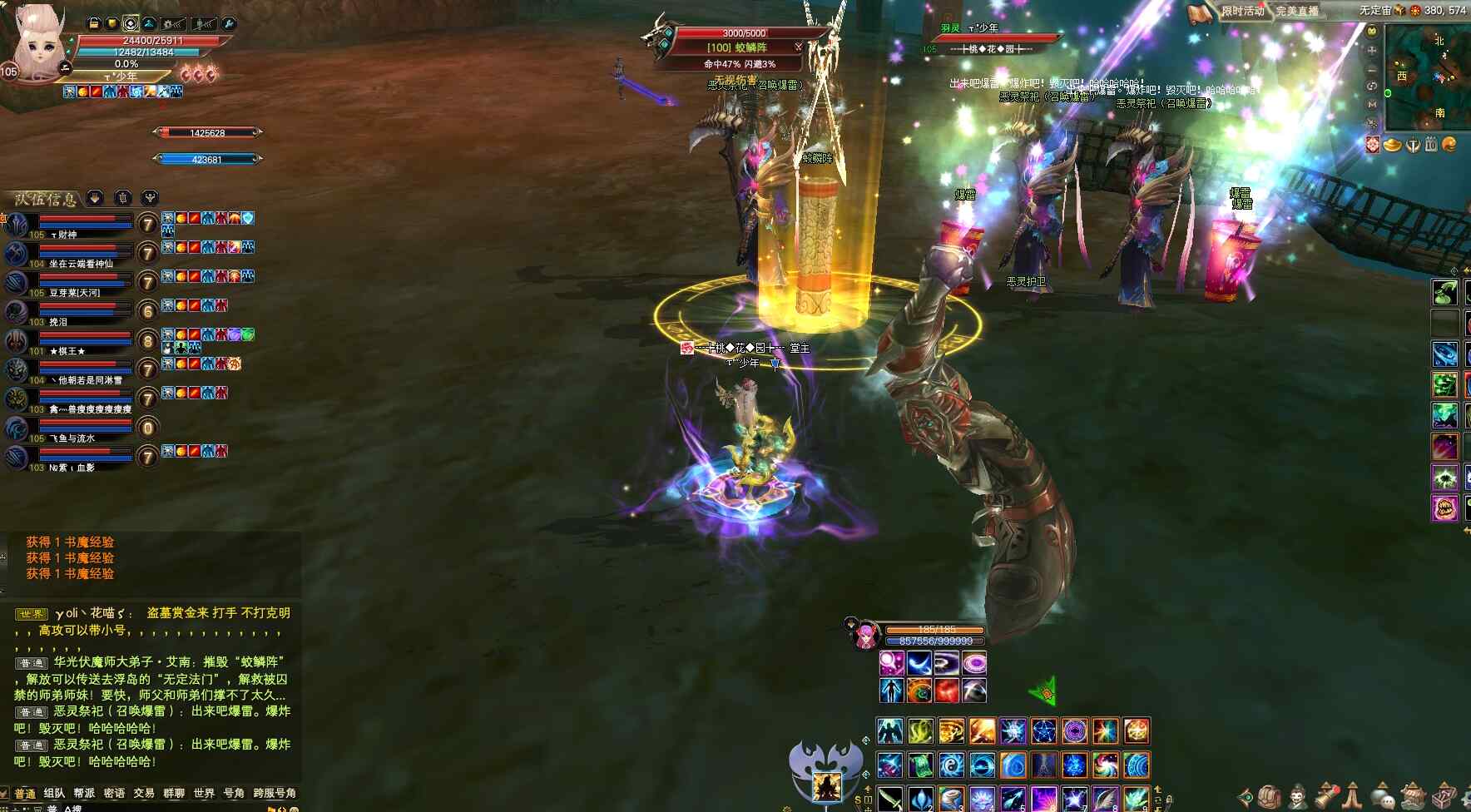This screenshot has height=812, width=1471.
Task: Open the gold ingot shop icon
Action: 1392,145
